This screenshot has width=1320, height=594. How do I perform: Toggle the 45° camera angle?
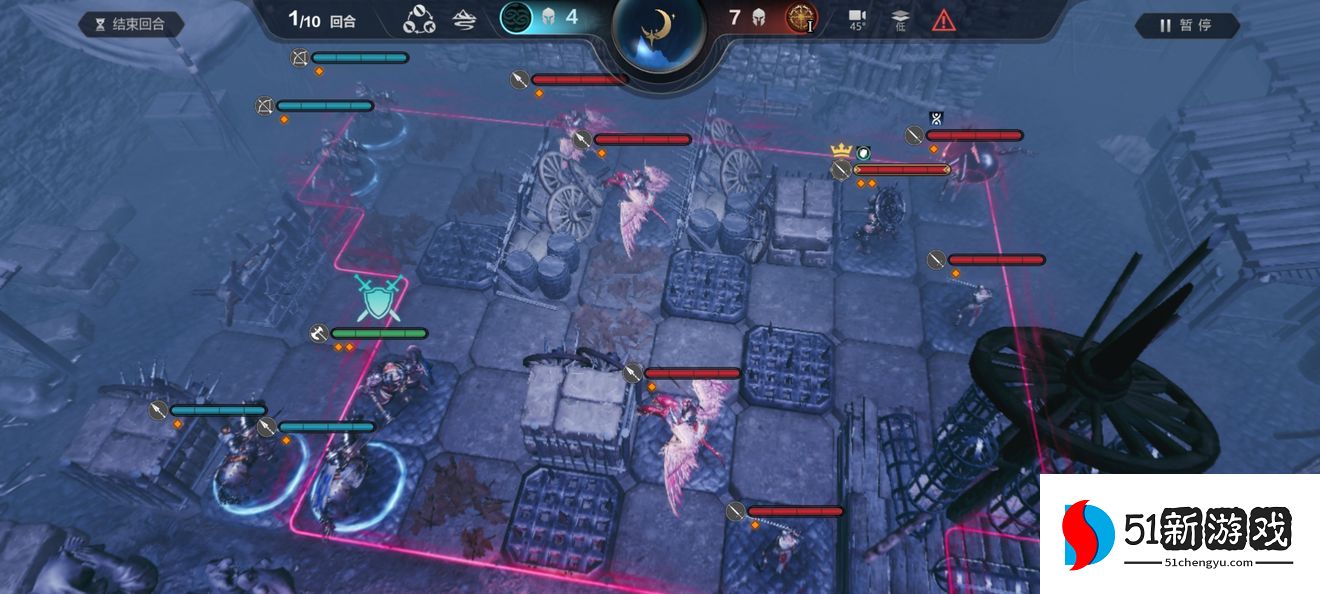click(857, 19)
